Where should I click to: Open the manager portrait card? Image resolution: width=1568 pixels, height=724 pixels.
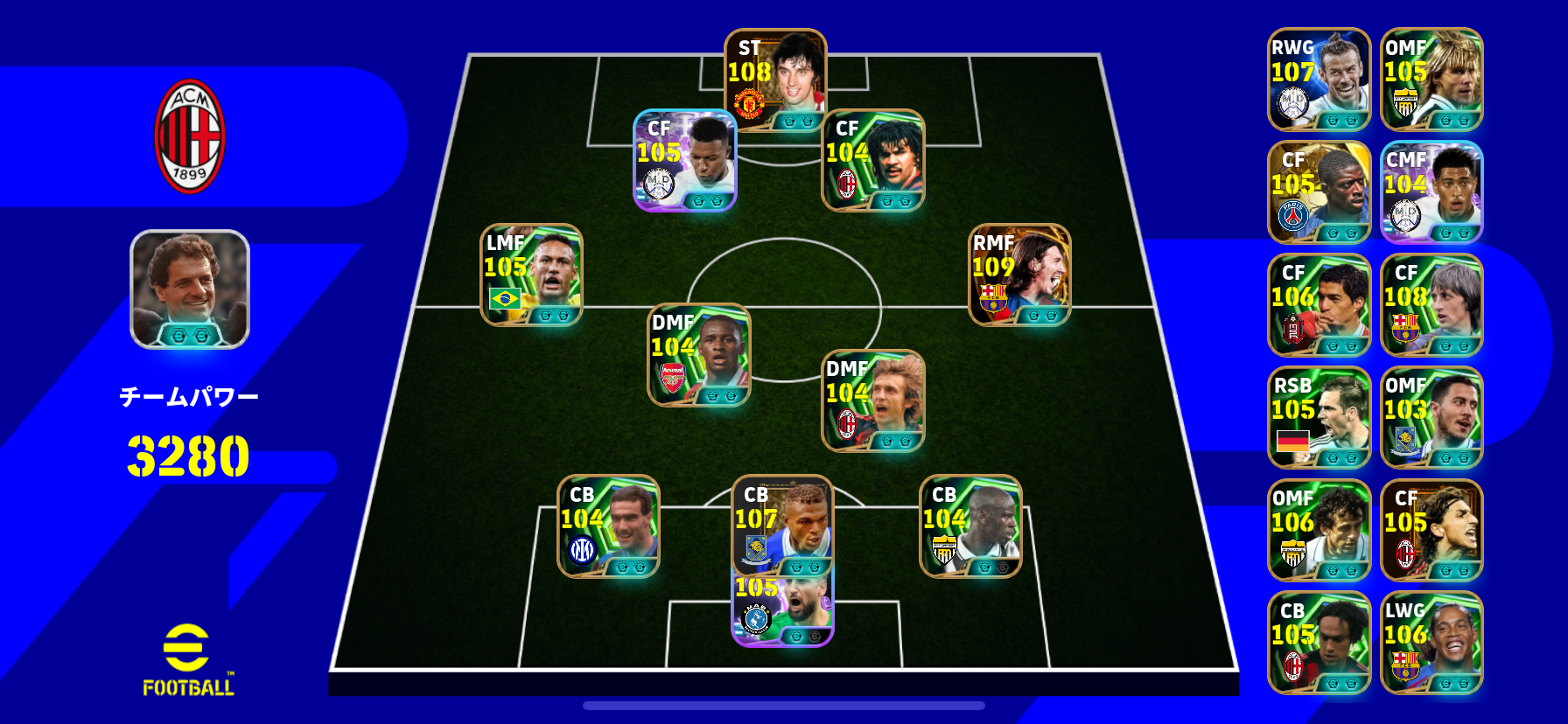tap(190, 289)
